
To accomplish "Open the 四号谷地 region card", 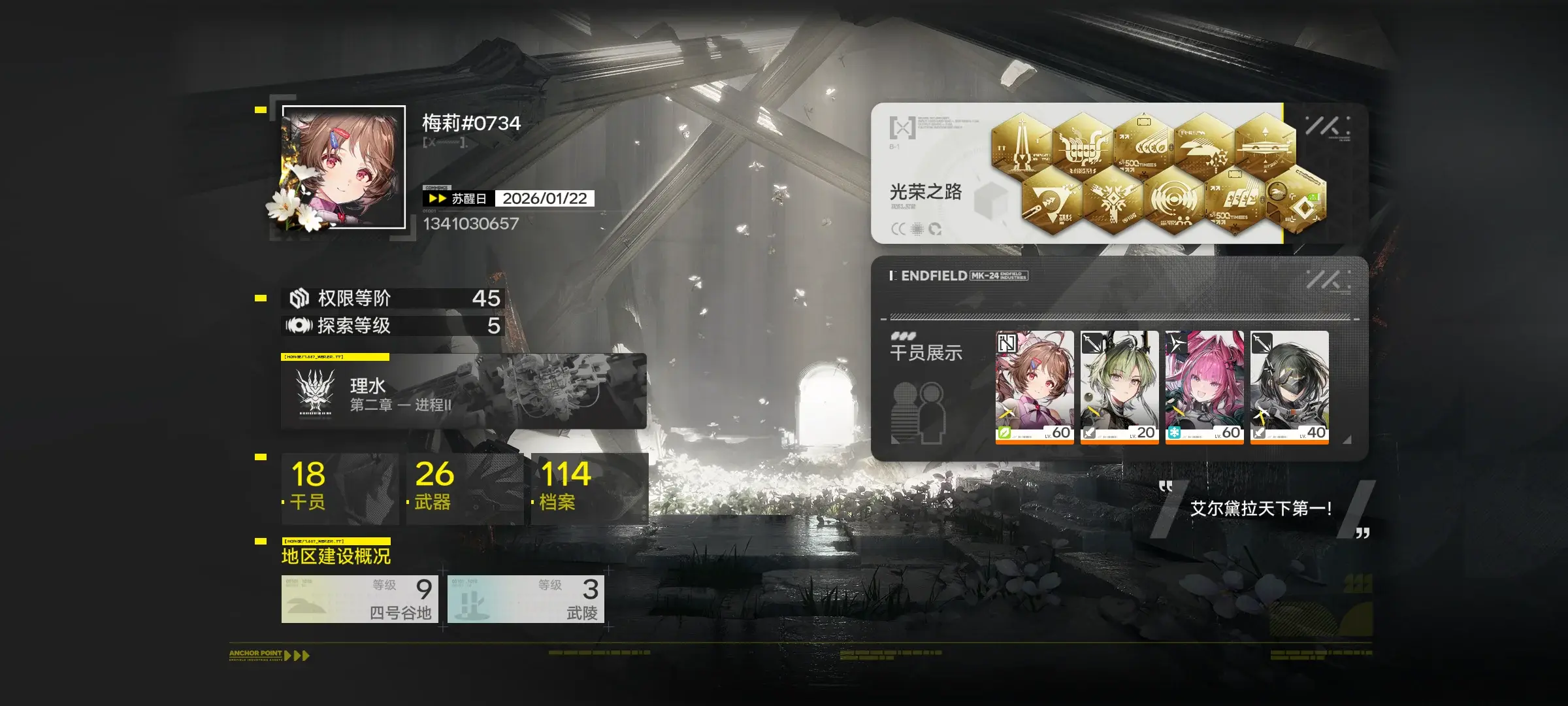I will (360, 599).
